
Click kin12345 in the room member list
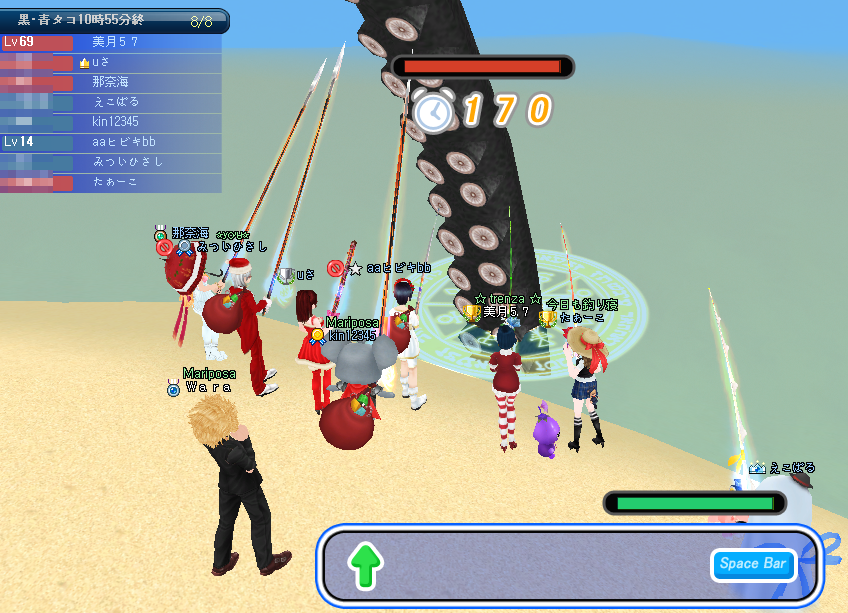pos(116,122)
